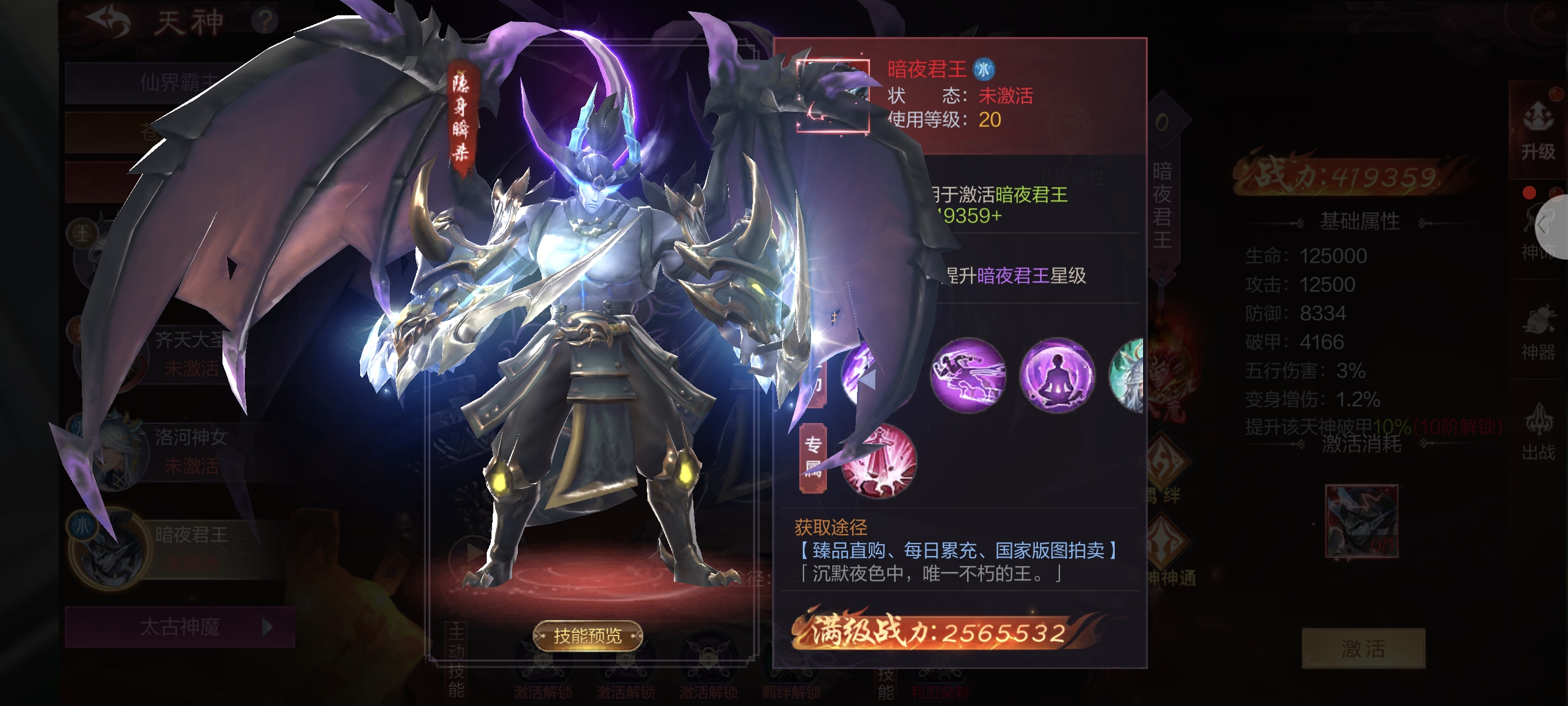Open the 技能预览 skill preview
This screenshot has width=1568, height=706.
[587, 636]
